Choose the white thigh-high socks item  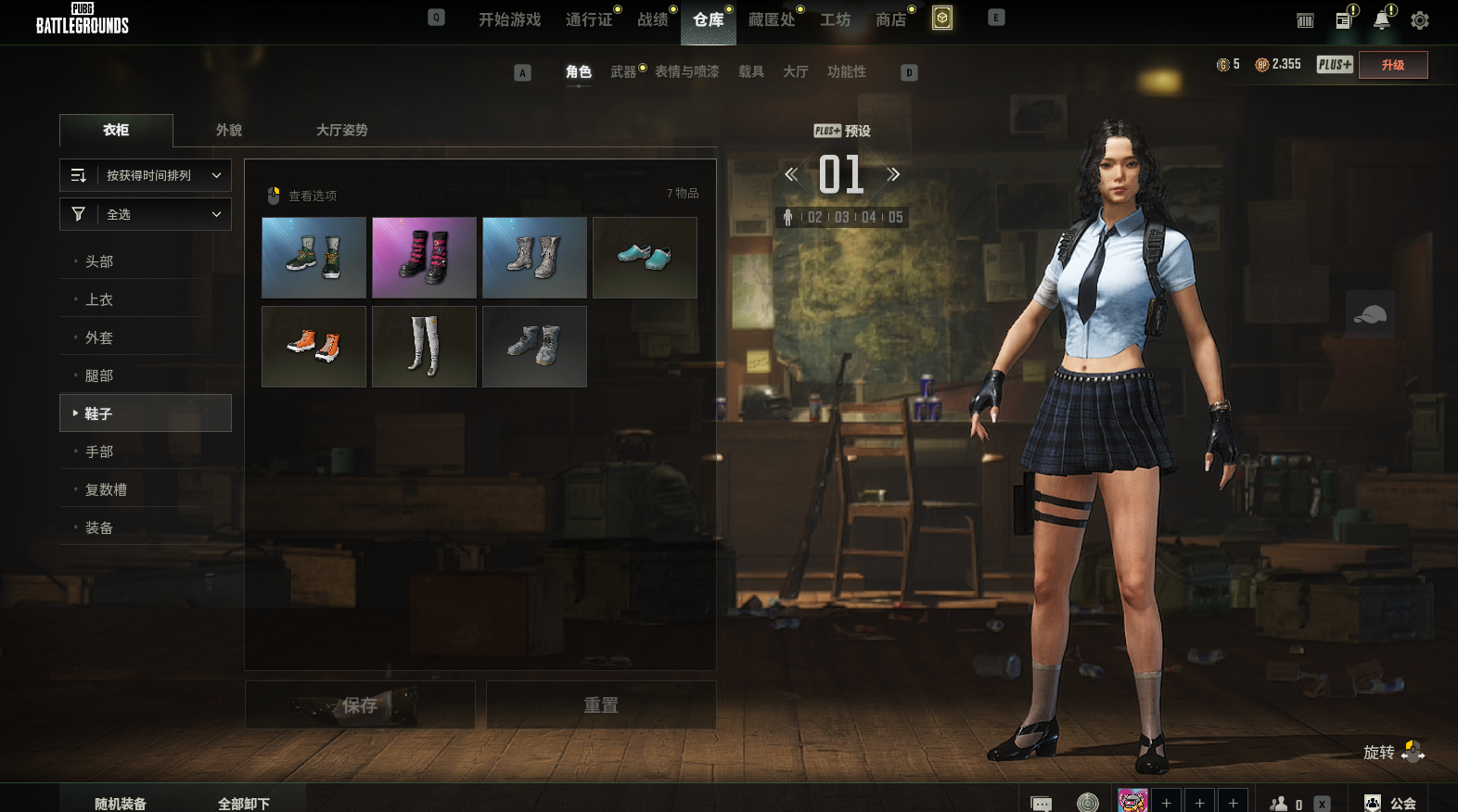pos(424,347)
